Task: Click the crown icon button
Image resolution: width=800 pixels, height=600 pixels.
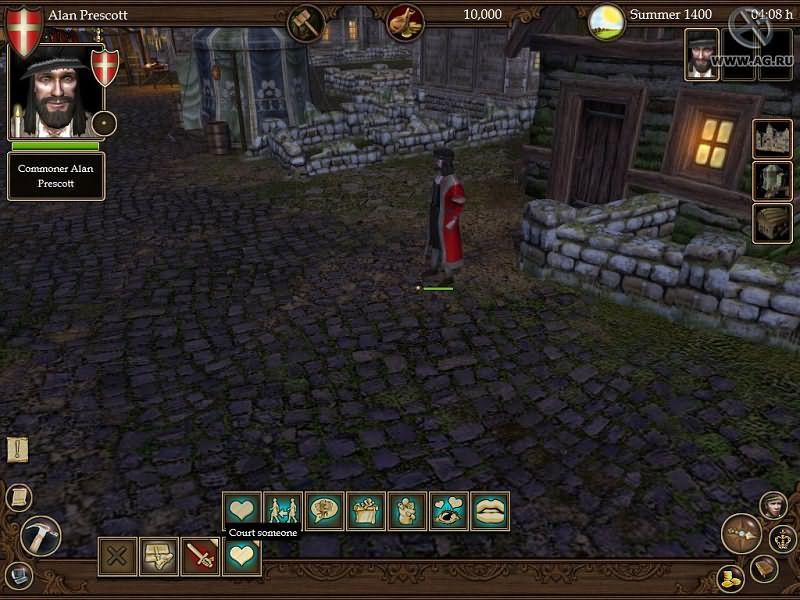Action: [x=781, y=540]
